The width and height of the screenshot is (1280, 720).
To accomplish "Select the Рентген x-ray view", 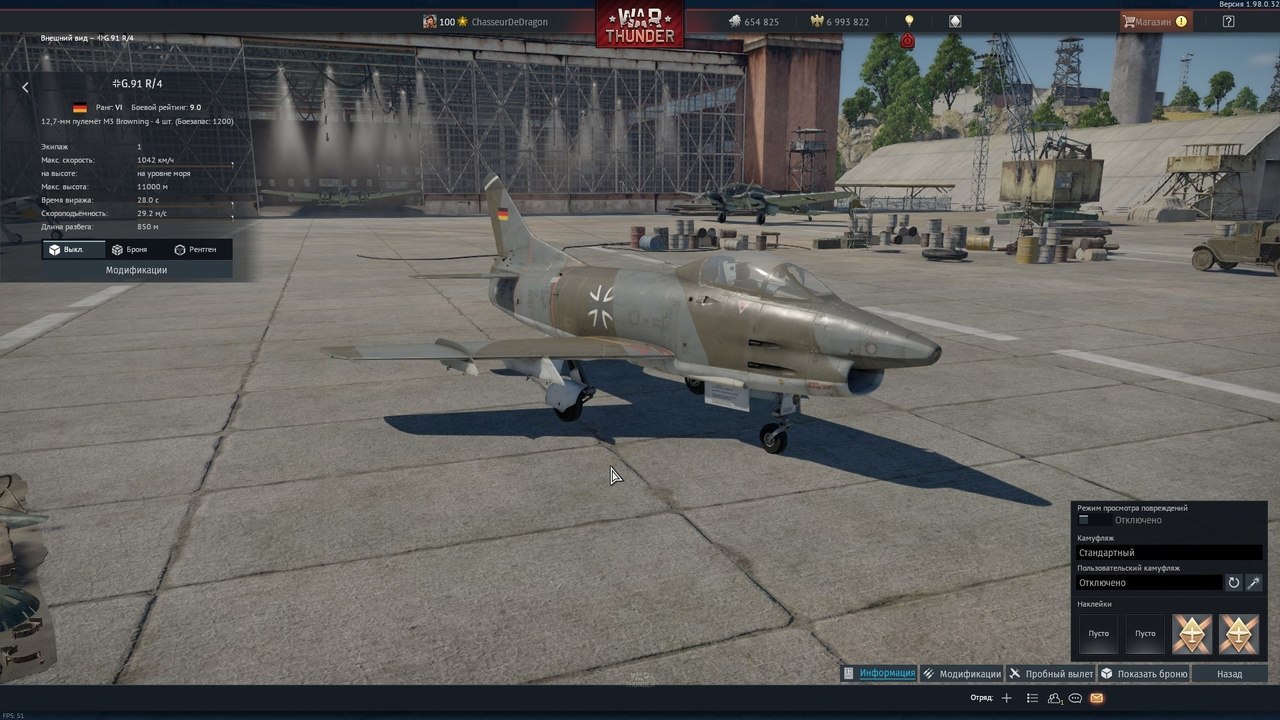I will pyautogui.click(x=195, y=249).
